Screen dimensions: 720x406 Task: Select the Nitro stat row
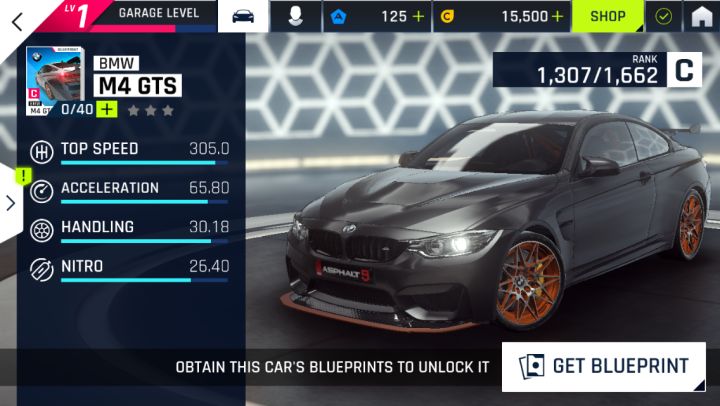tap(130, 268)
